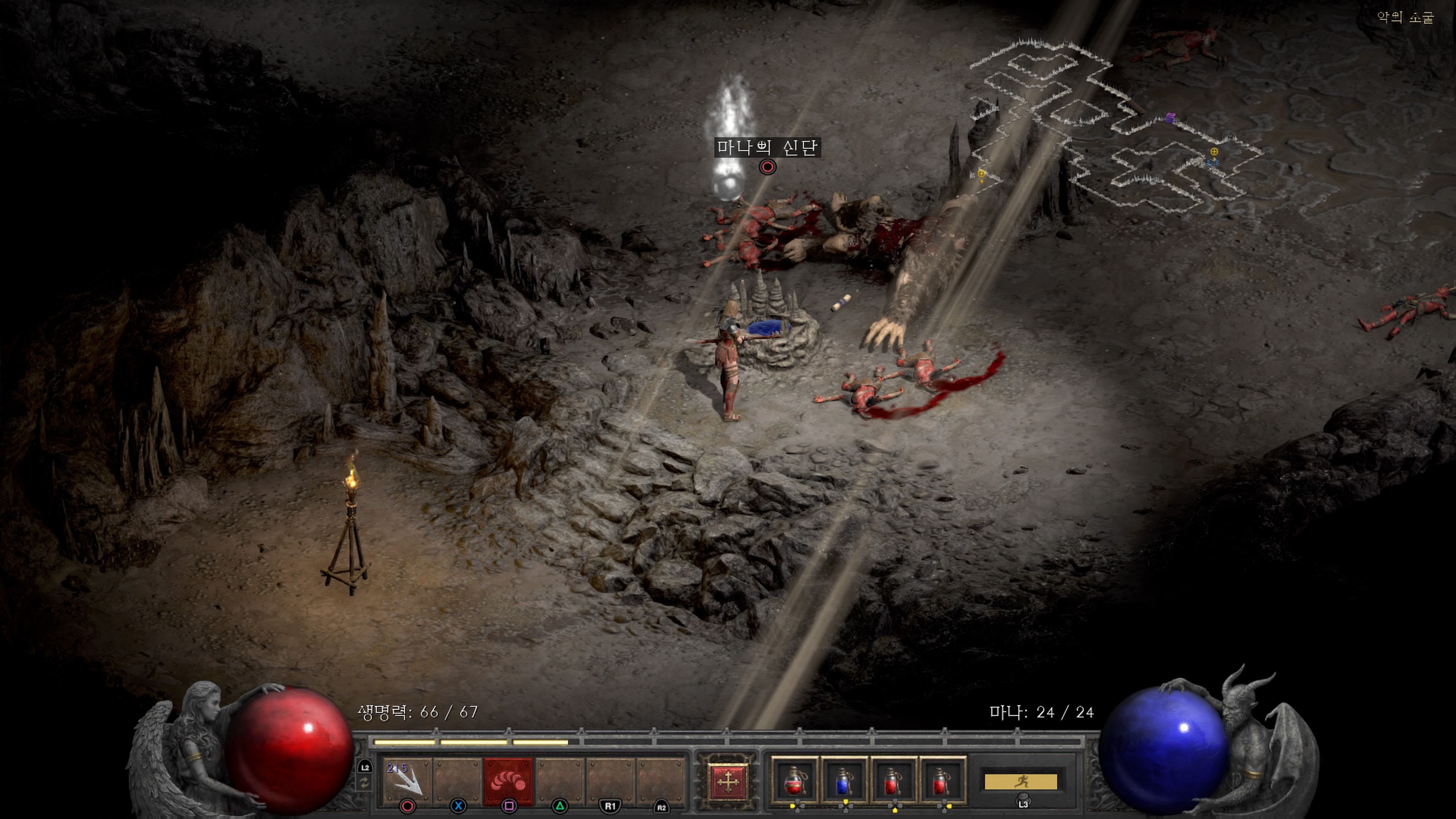The width and height of the screenshot is (1456, 819).
Task: Select the arrow attack skill slot
Action: coord(407,781)
